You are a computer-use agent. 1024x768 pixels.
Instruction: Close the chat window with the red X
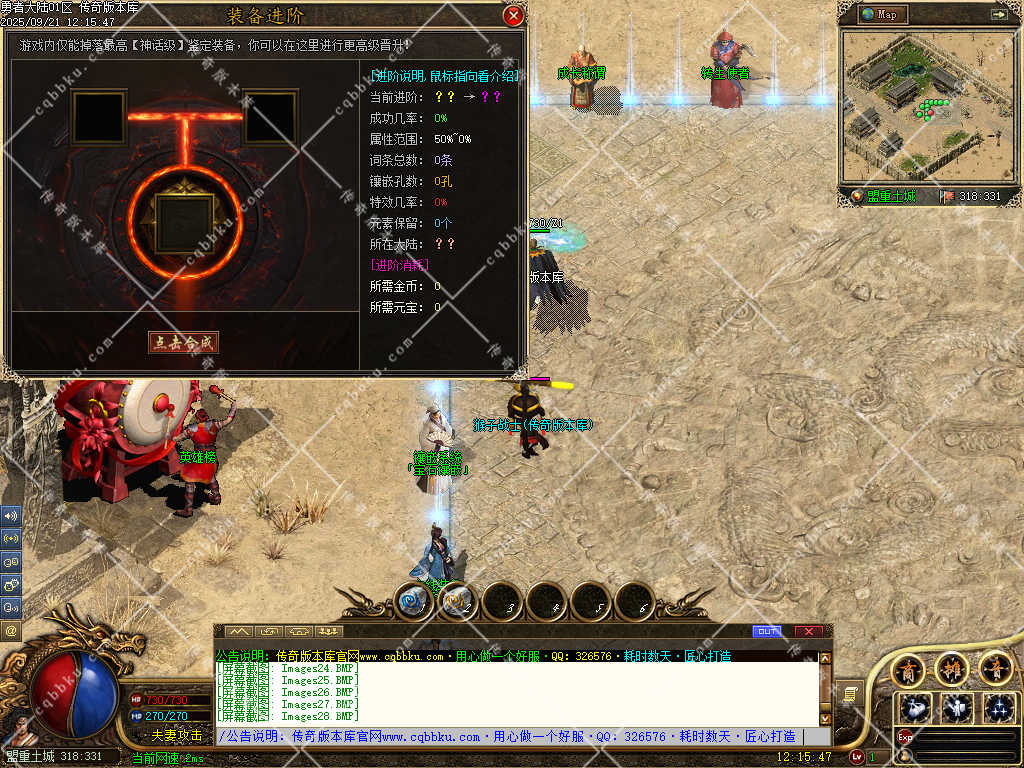[x=809, y=631]
